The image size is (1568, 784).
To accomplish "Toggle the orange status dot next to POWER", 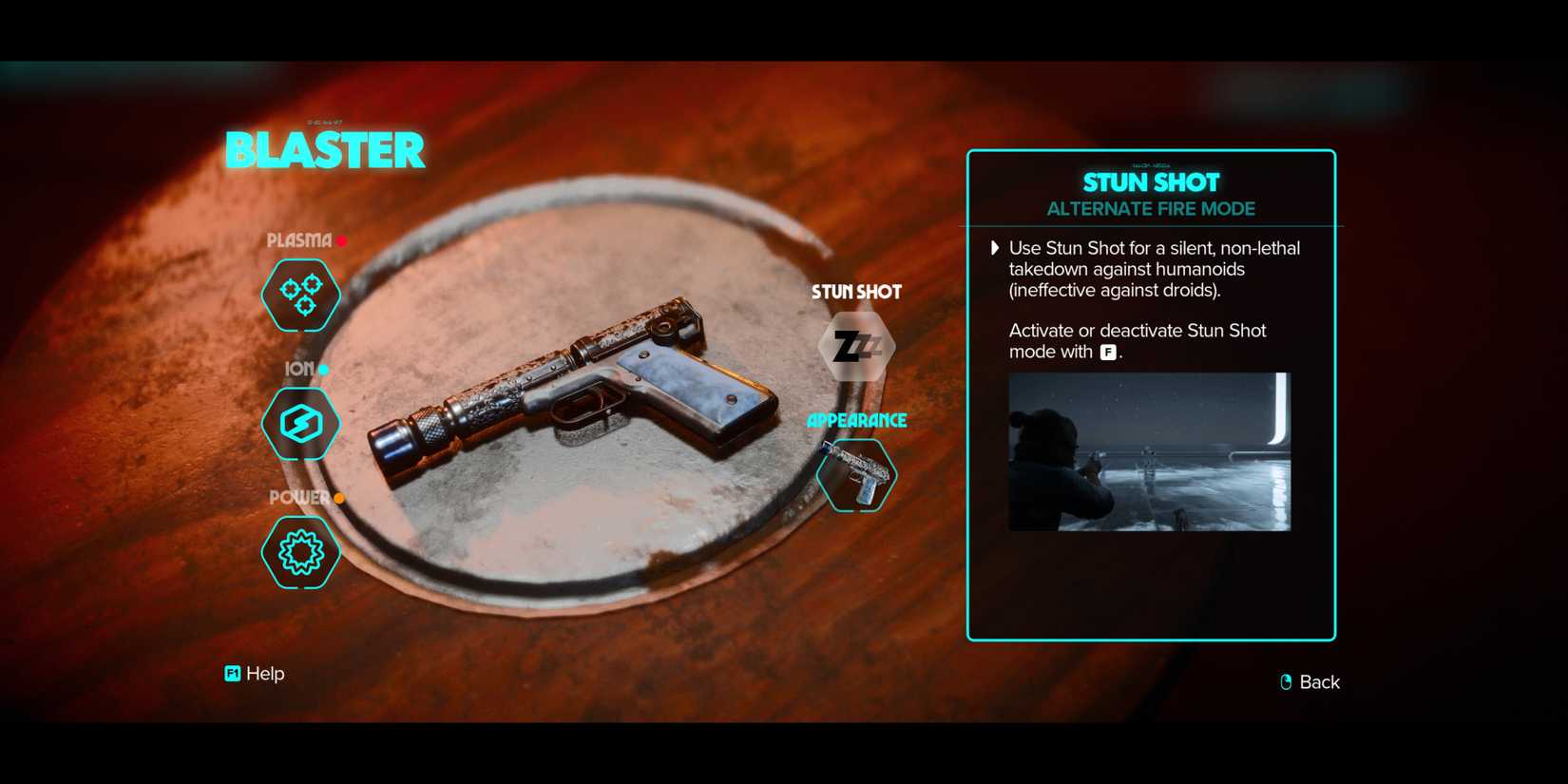I will [339, 497].
